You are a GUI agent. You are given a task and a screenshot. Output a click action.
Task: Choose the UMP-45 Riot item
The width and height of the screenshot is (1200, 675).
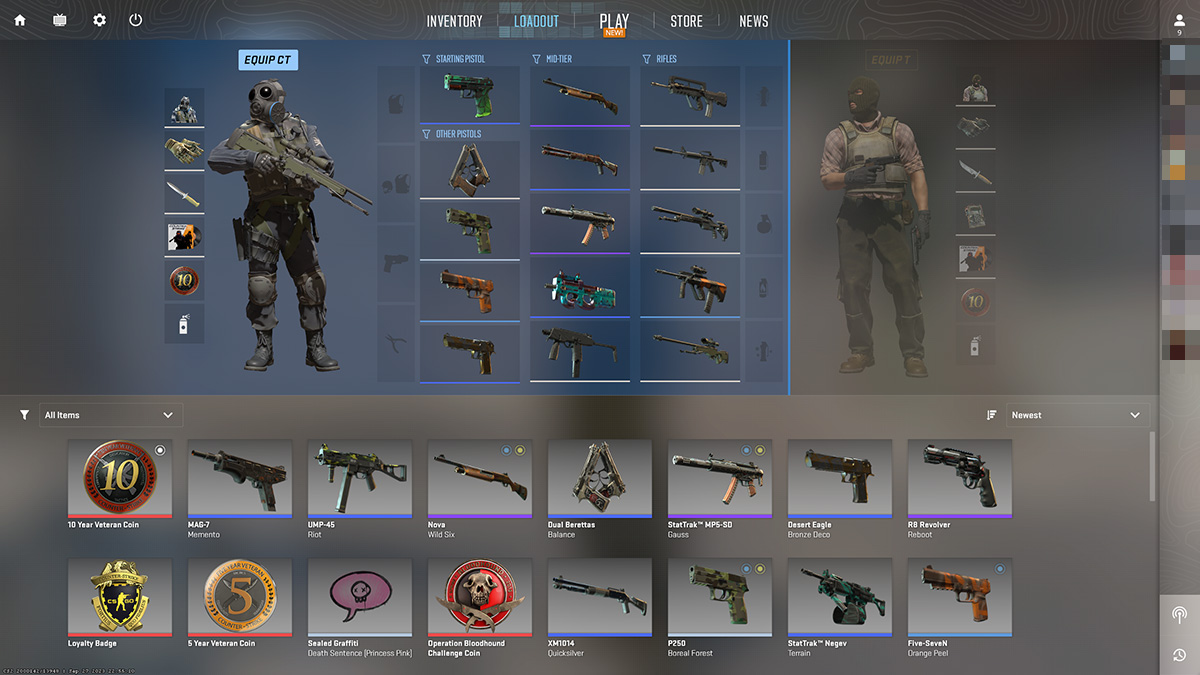(360, 479)
